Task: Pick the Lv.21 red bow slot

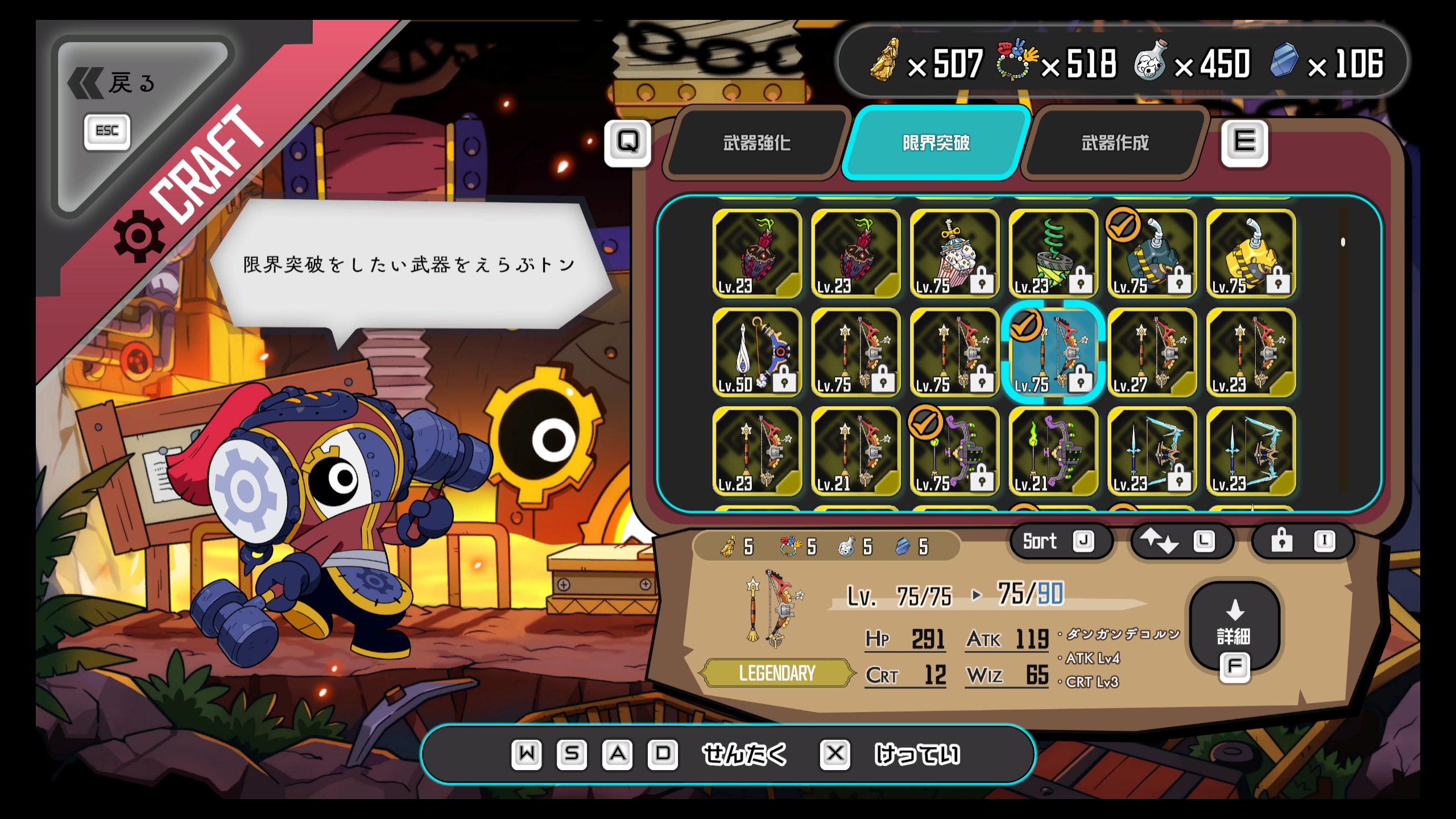Action: pos(855,452)
